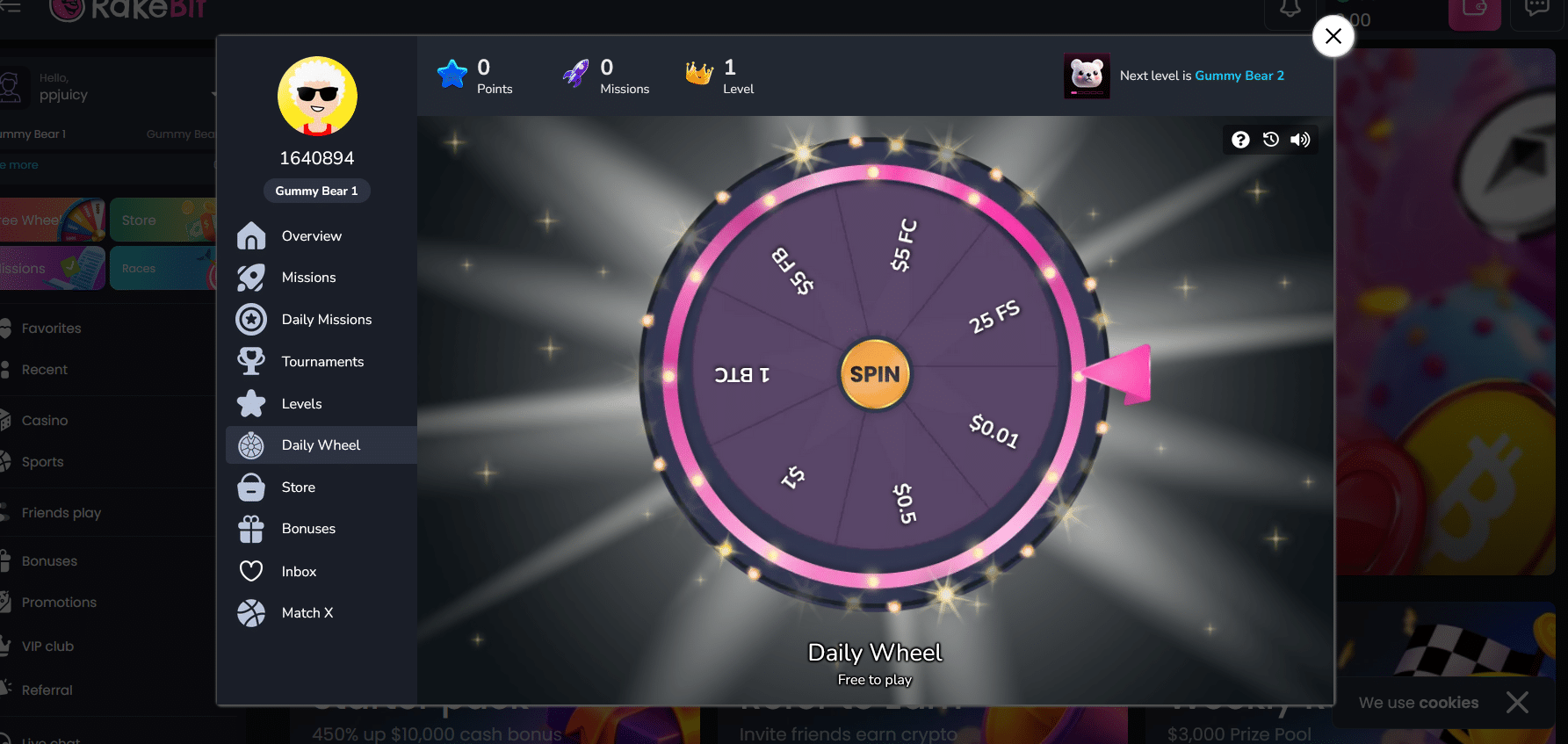Screen dimensions: 1568x744
Task: Click the Missions rocket icon at the top
Action: tap(576, 73)
